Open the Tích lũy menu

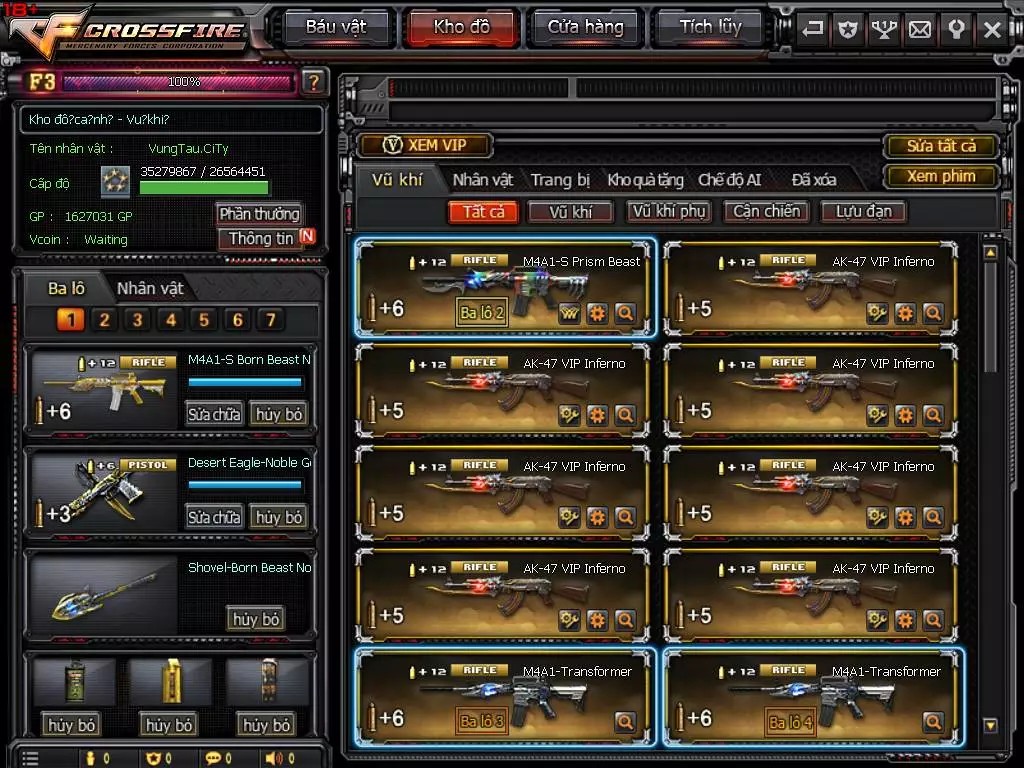[710, 27]
